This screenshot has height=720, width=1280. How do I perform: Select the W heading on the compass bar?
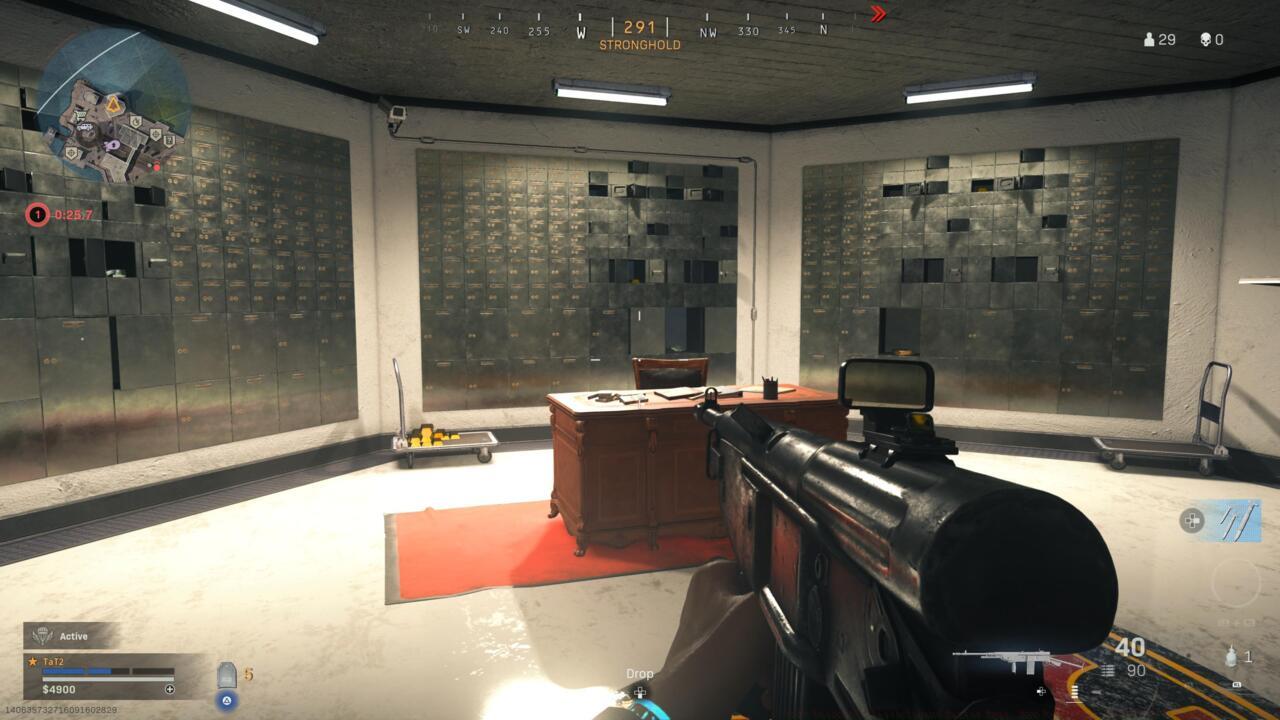pyautogui.click(x=579, y=30)
